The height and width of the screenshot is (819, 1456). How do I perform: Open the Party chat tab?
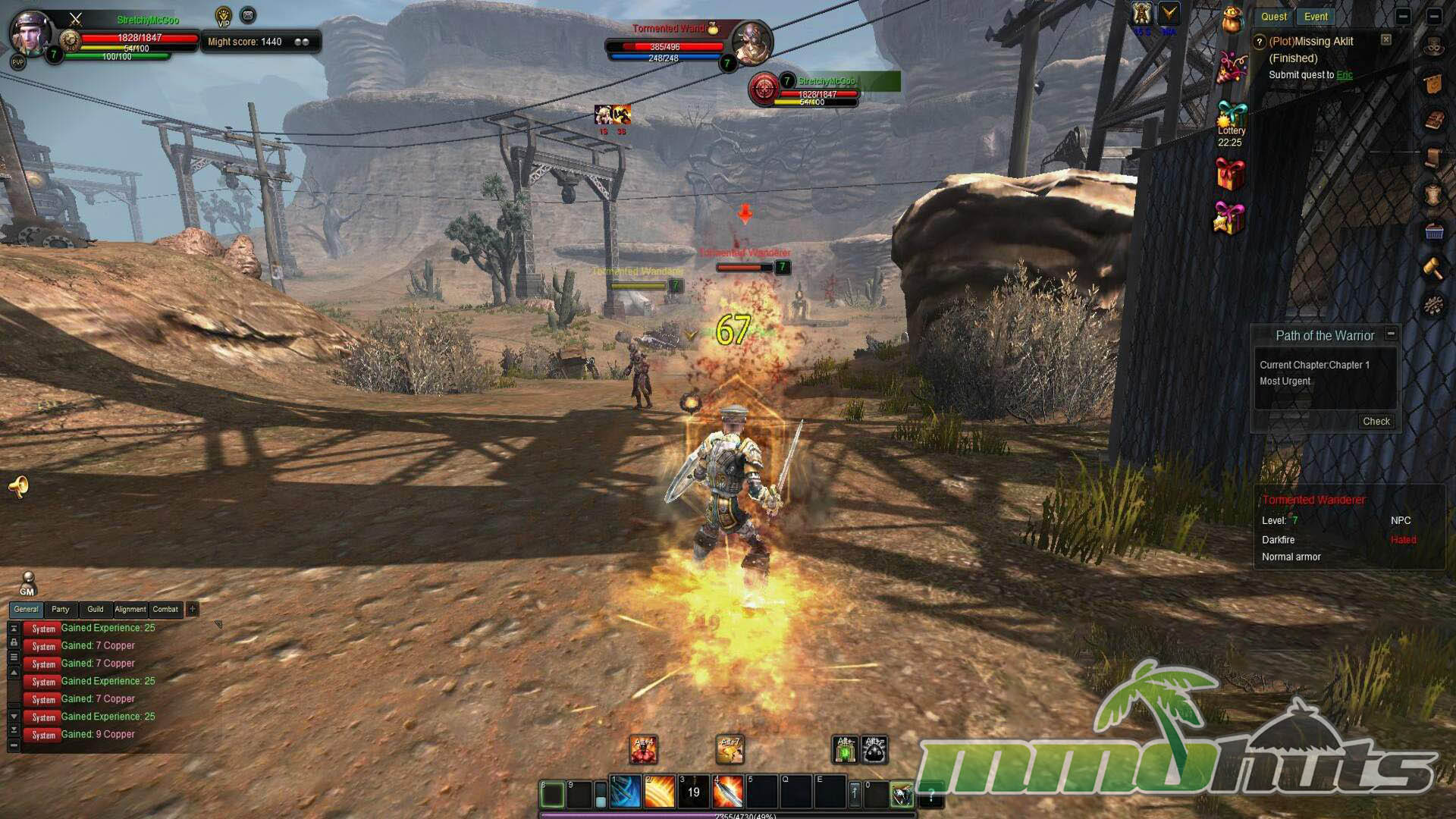point(61,609)
